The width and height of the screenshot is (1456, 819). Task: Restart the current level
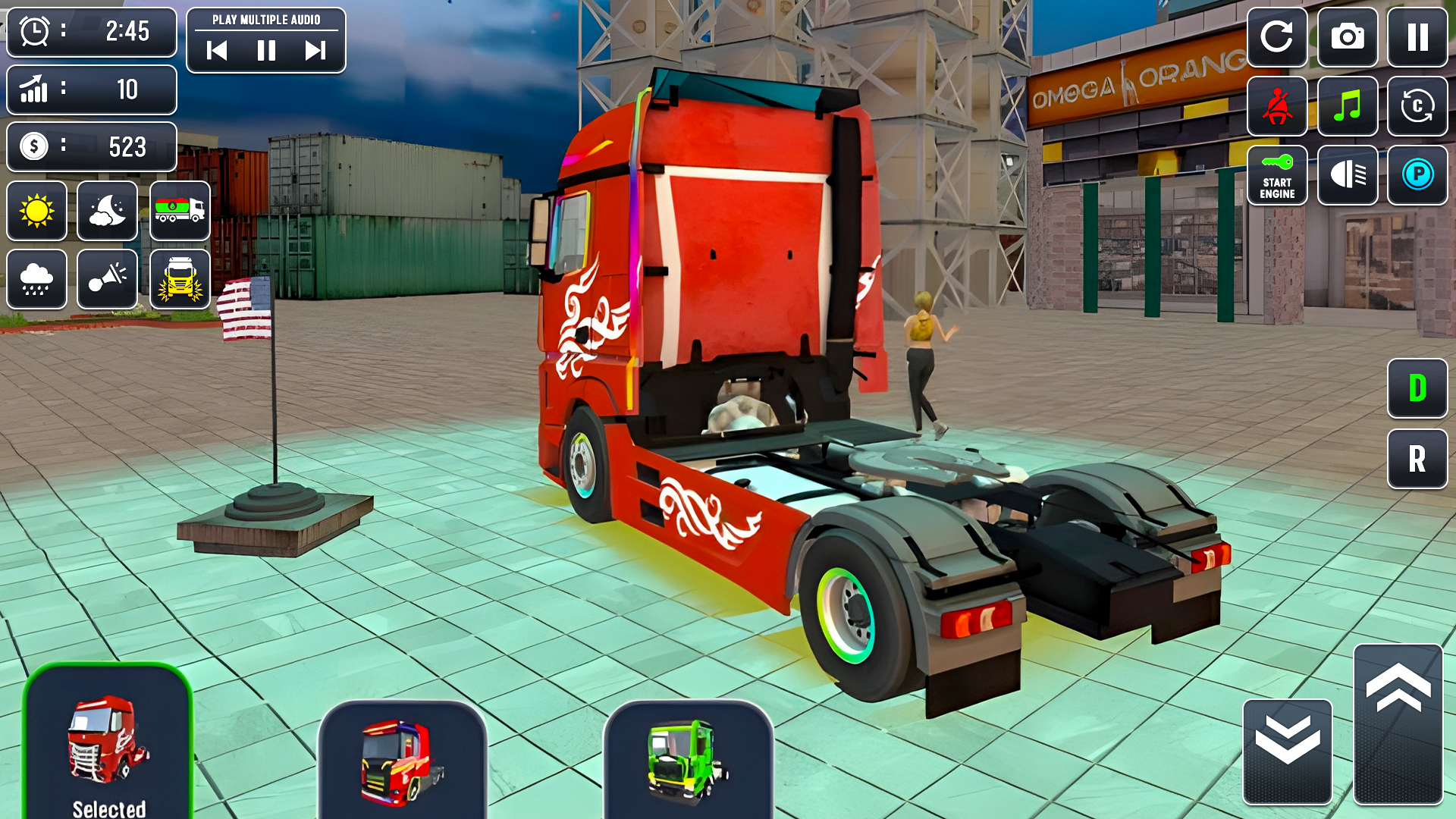coord(1278,36)
